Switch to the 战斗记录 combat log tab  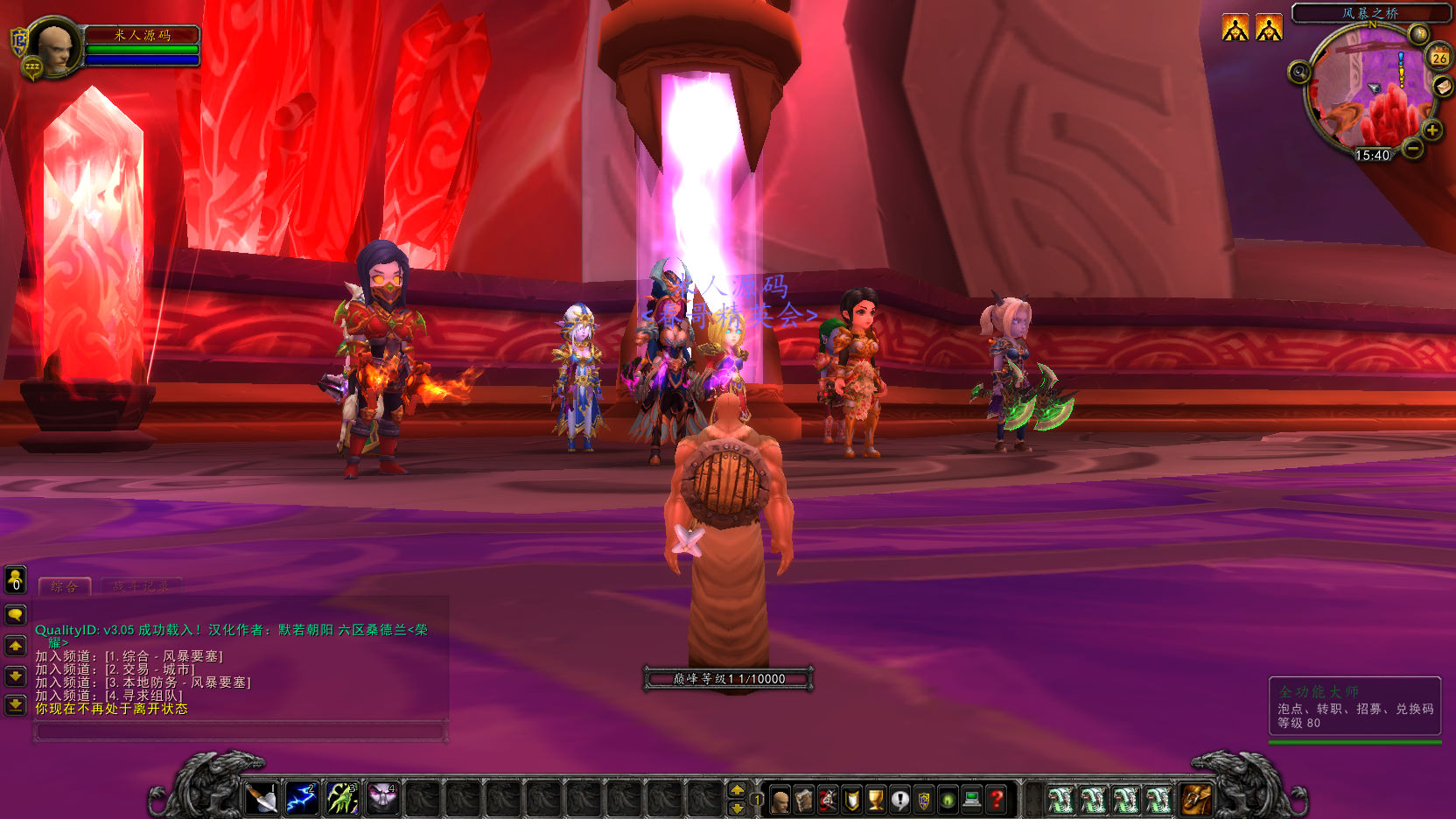(x=142, y=586)
